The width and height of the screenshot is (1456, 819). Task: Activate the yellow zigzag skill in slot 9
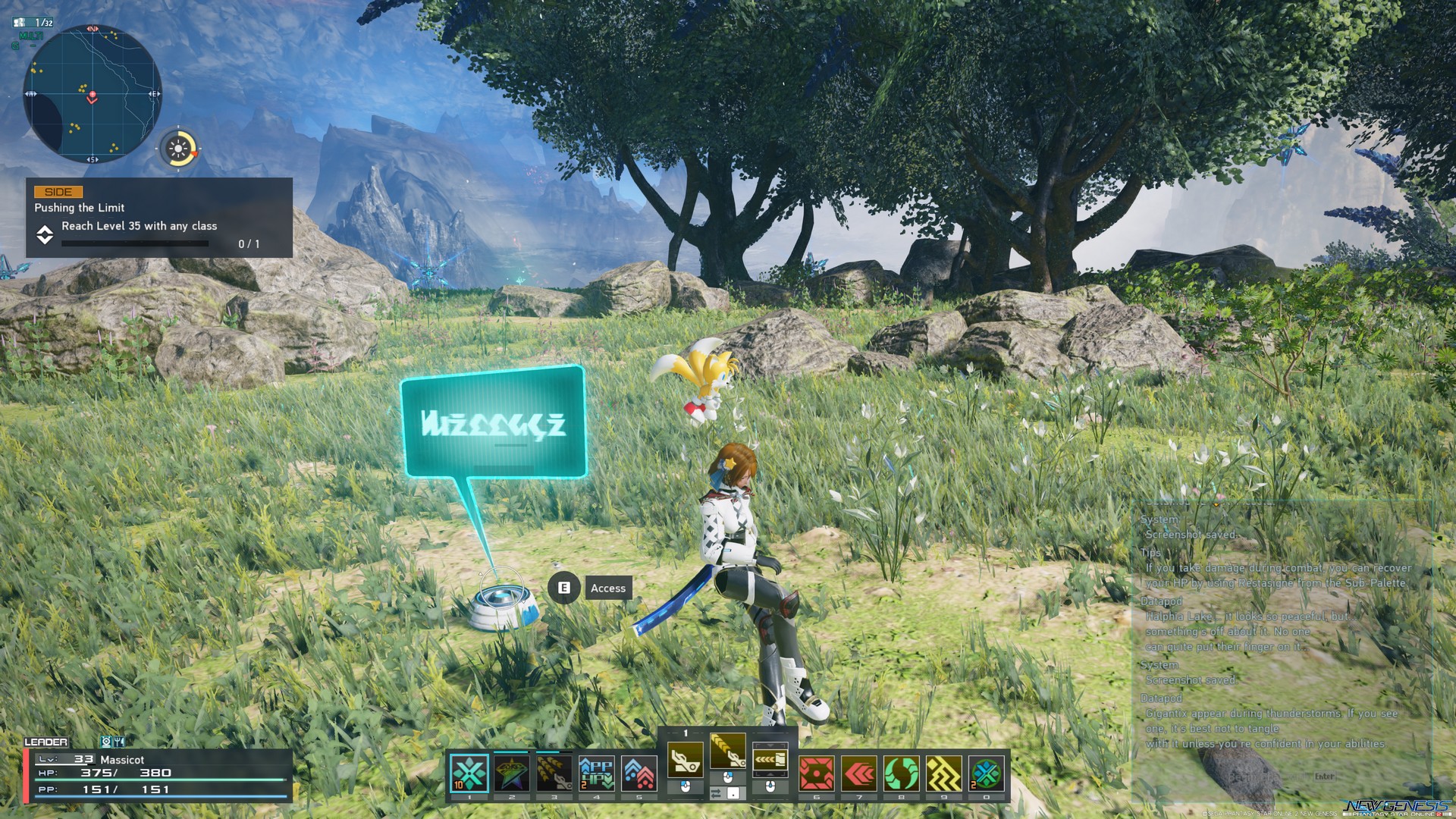click(x=944, y=774)
